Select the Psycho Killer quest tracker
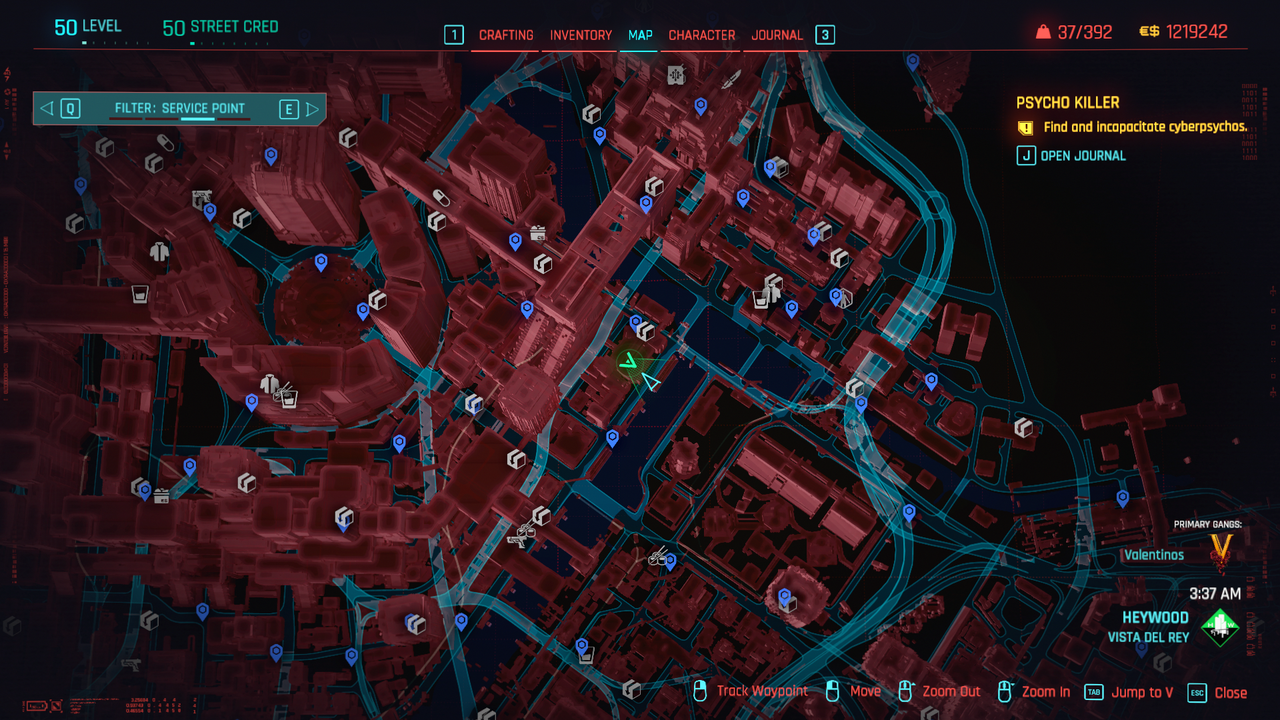This screenshot has height=720, width=1280. pyautogui.click(x=1067, y=102)
